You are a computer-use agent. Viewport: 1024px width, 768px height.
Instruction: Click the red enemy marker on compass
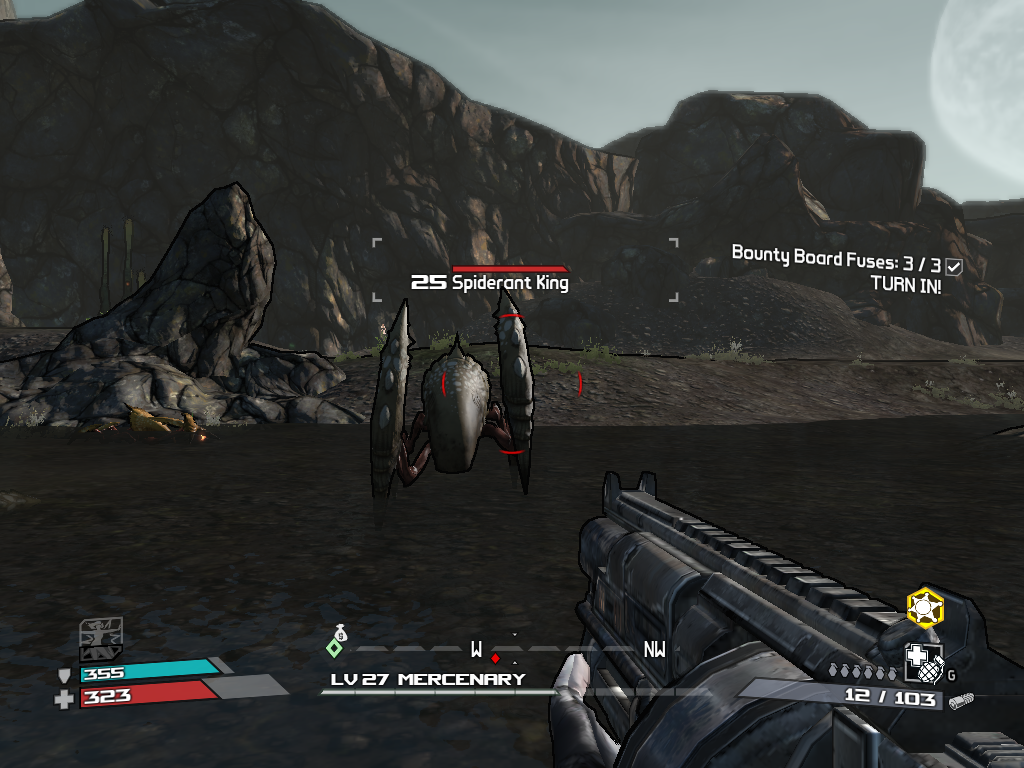pos(495,658)
